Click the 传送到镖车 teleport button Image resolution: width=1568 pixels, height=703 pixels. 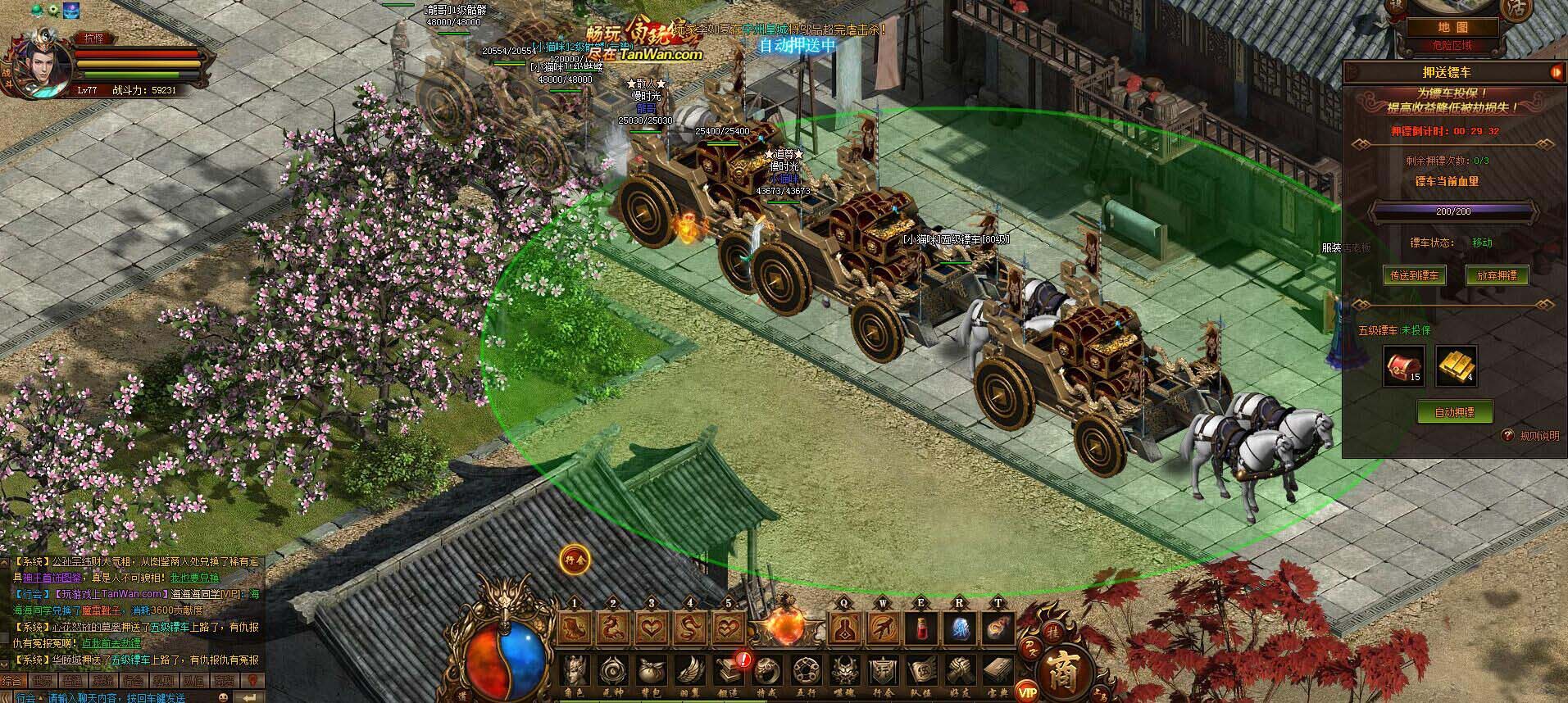click(x=1415, y=275)
